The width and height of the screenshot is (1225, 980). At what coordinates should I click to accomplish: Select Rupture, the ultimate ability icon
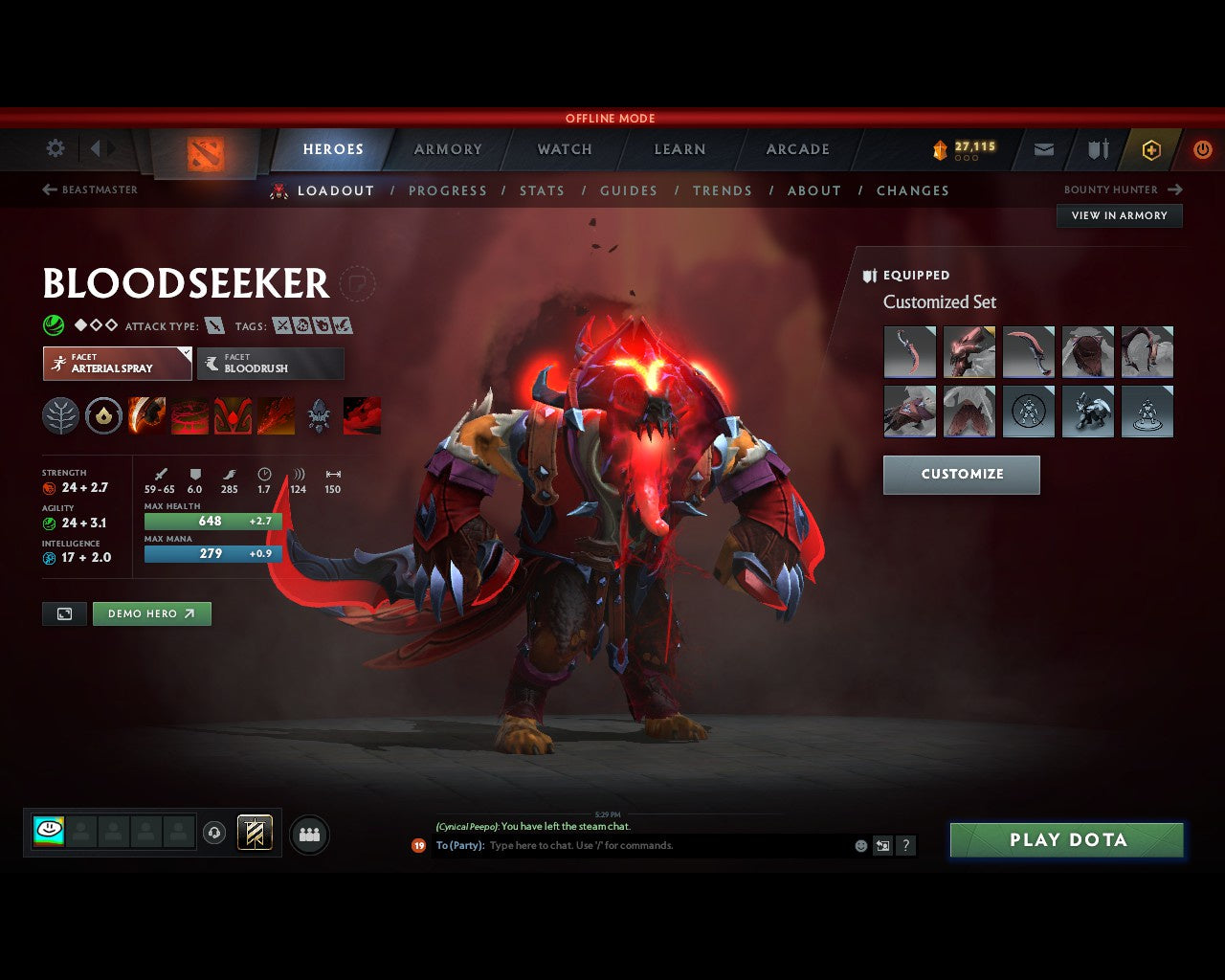276,415
